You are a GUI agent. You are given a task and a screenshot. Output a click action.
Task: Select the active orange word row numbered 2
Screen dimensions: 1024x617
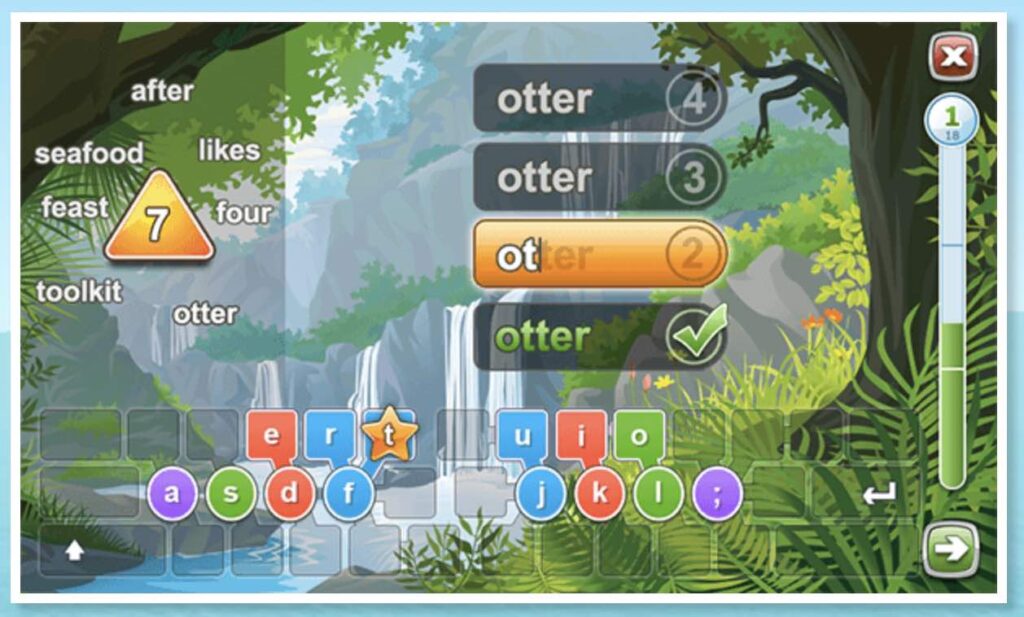598,255
